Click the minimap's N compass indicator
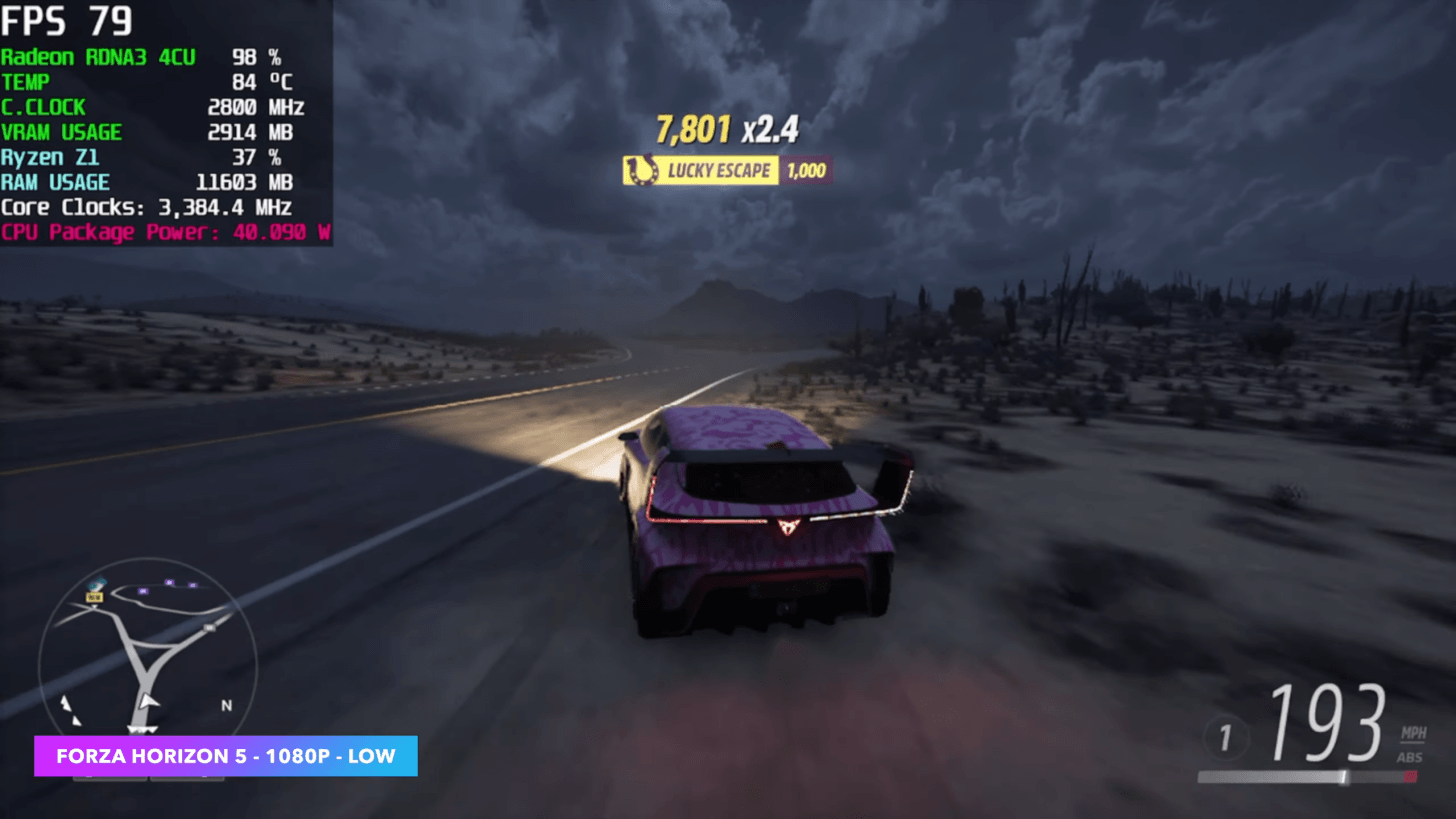This screenshot has width=1456, height=819. click(x=227, y=705)
